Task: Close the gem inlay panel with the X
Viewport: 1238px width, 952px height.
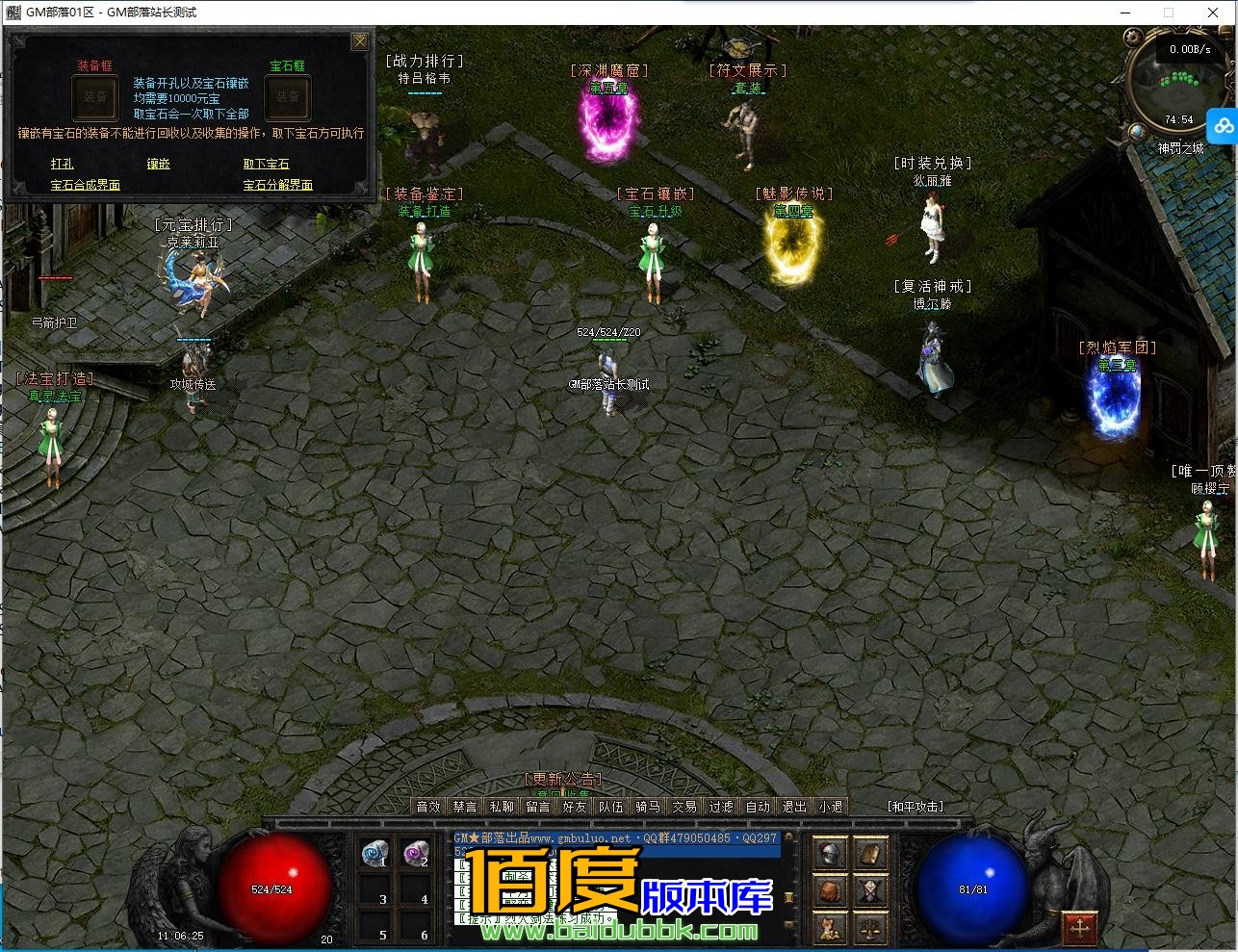Action: 360,41
